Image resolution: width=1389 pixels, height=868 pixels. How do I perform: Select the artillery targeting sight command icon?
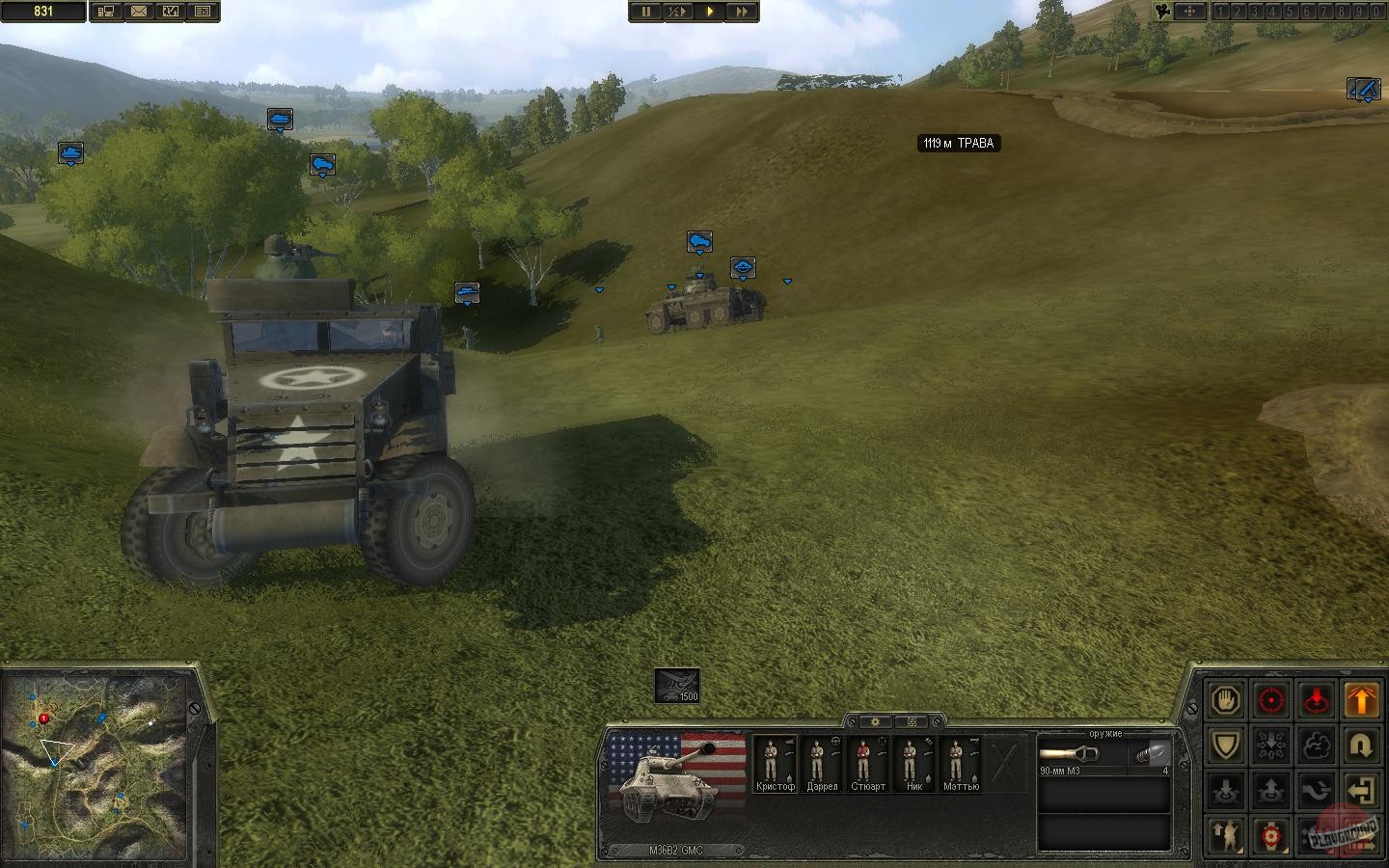pyautogui.click(x=1270, y=835)
